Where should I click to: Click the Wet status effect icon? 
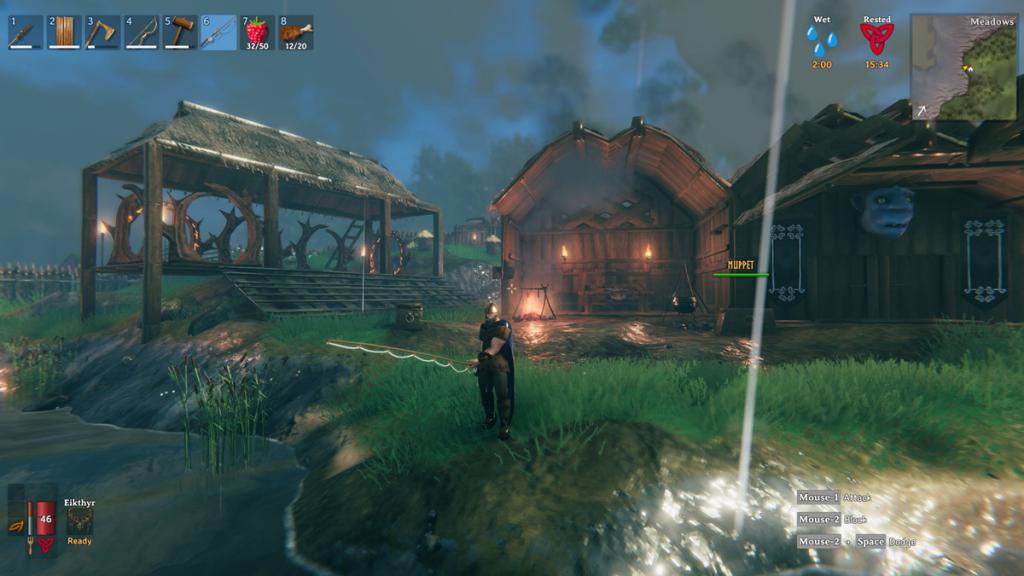[x=822, y=41]
